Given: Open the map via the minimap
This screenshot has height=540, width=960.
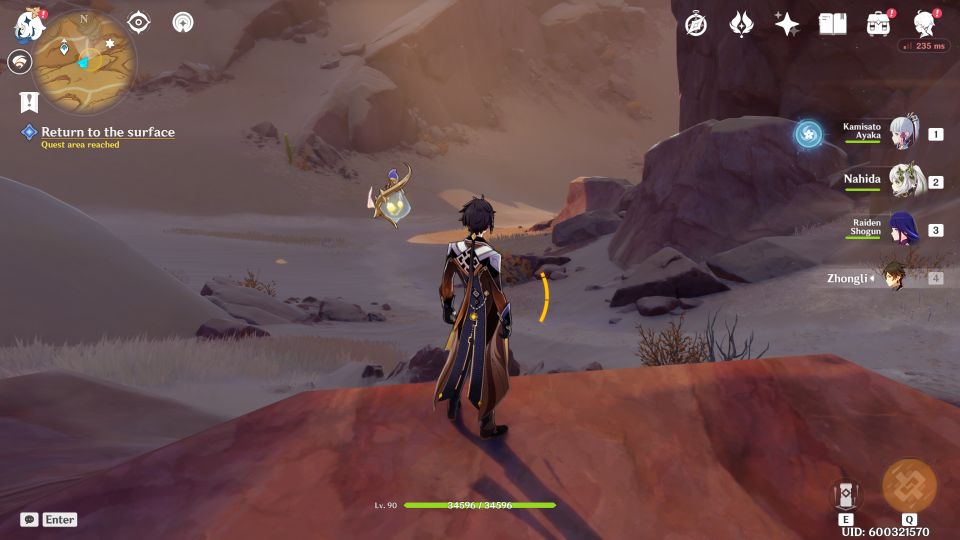Looking at the screenshot, I should (x=84, y=61).
